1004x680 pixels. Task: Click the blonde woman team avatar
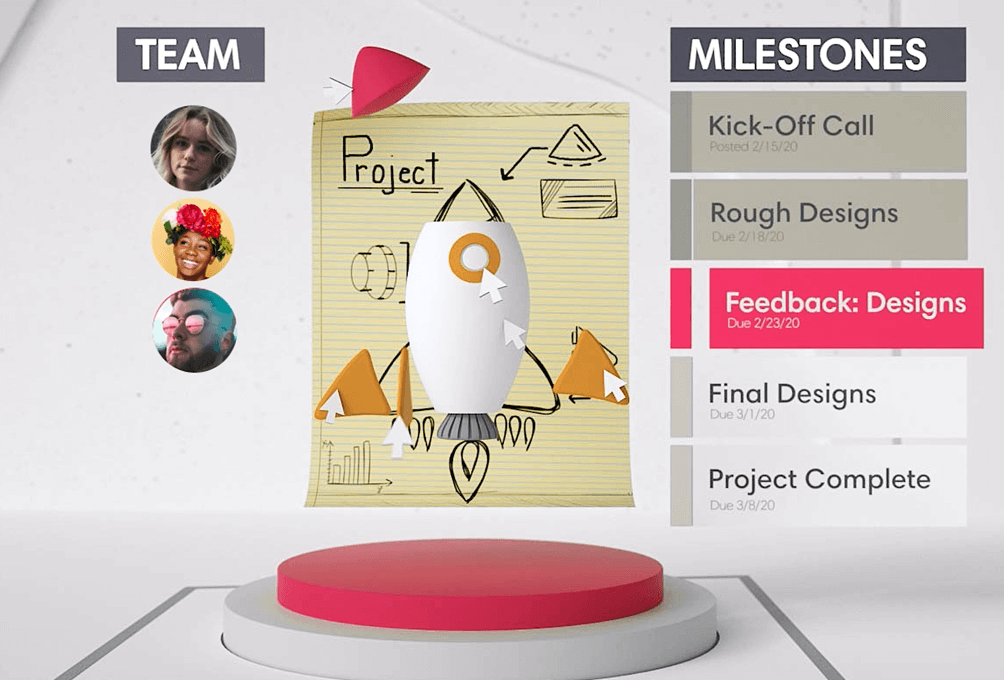coord(193,148)
